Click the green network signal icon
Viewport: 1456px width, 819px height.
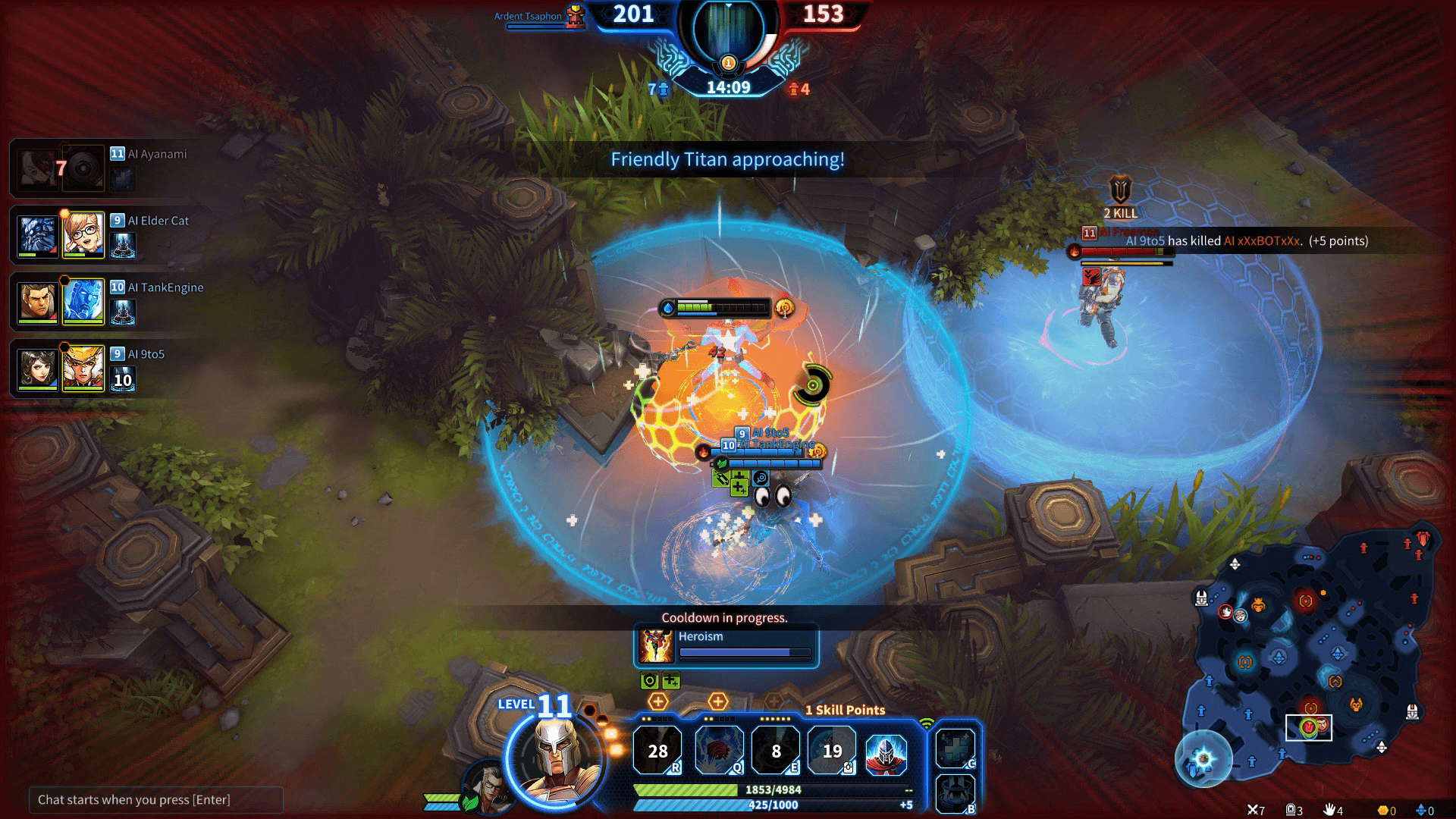[x=927, y=724]
